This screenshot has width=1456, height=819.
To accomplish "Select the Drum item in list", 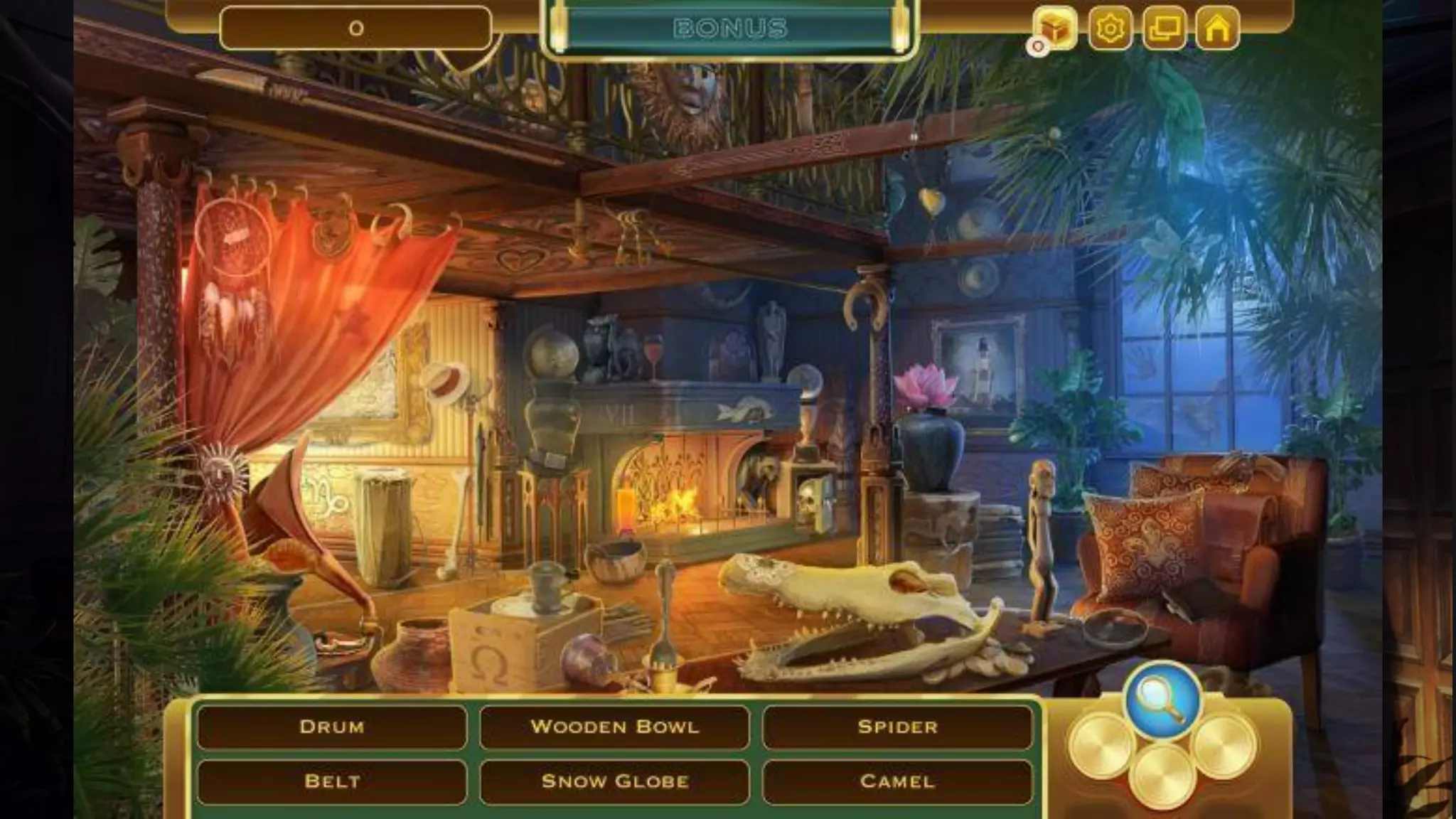I will 332,727.
